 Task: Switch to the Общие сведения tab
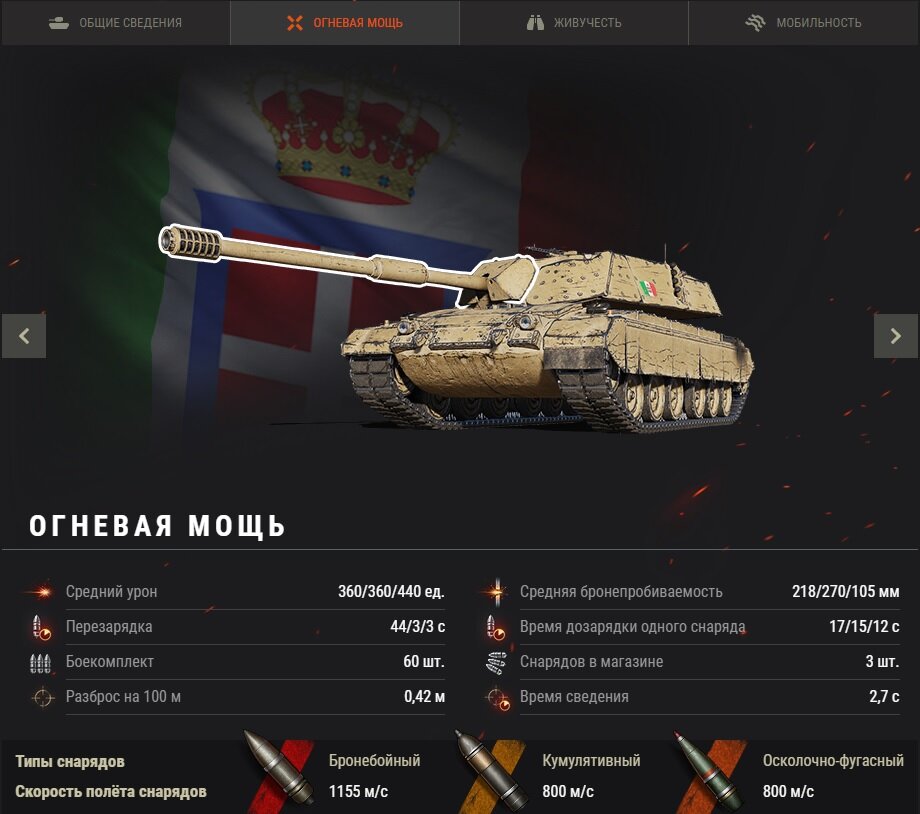(115, 23)
